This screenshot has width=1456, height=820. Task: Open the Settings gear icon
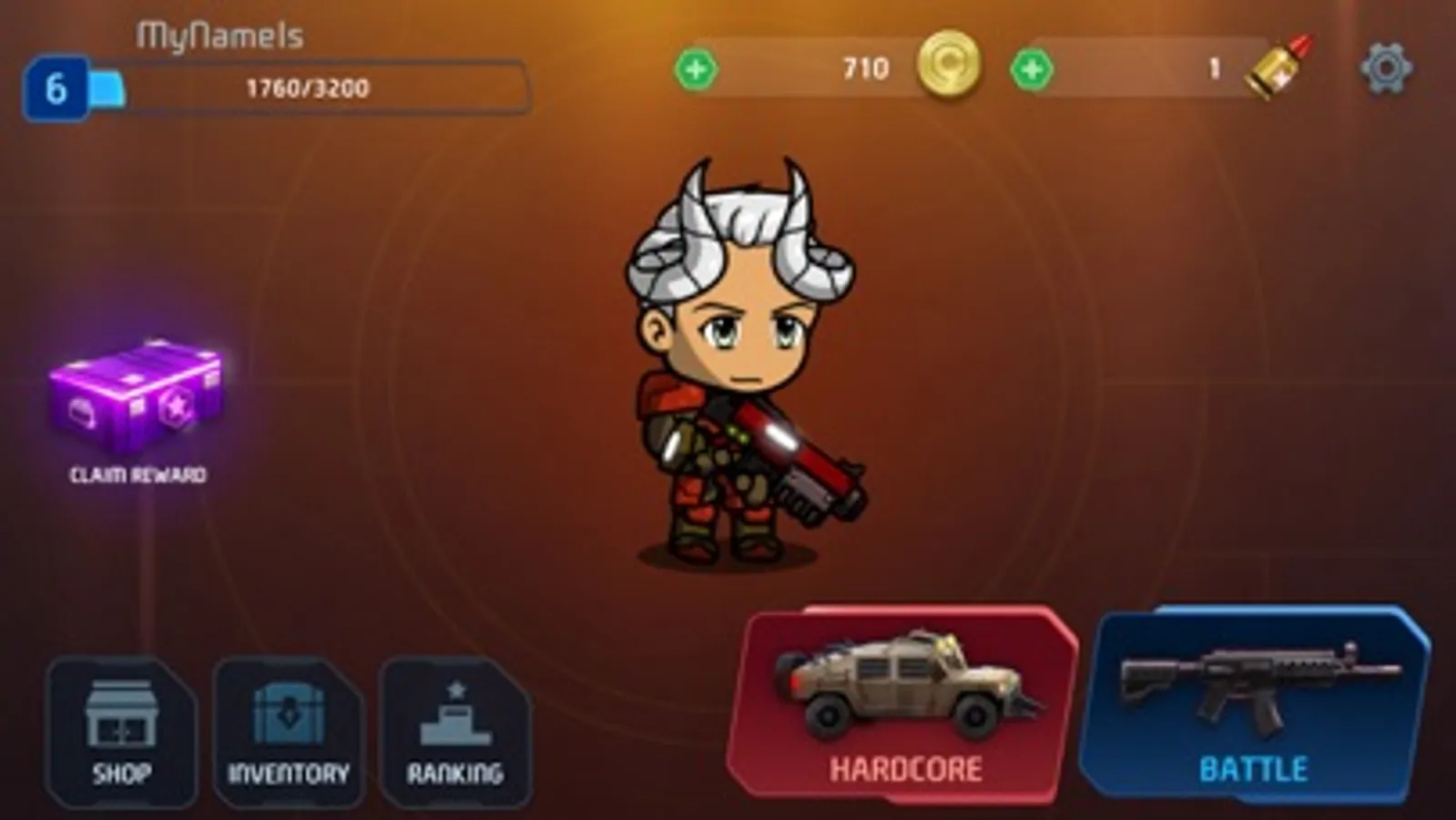(1387, 68)
